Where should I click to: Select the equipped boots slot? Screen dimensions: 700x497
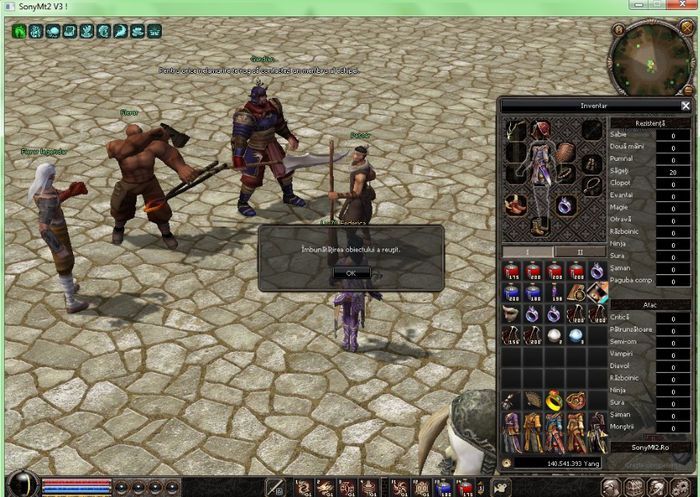(539, 226)
